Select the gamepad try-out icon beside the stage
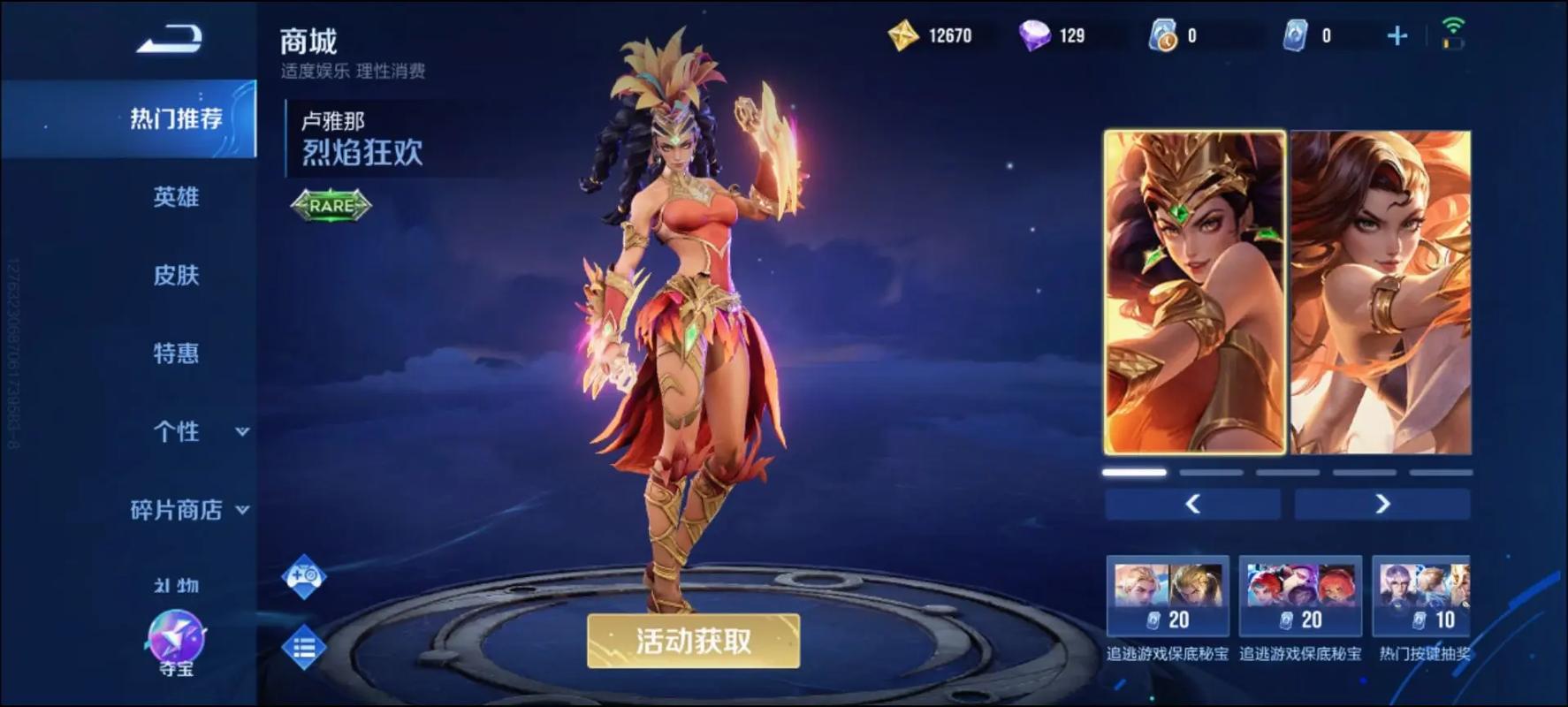1568x707 pixels. point(303,576)
